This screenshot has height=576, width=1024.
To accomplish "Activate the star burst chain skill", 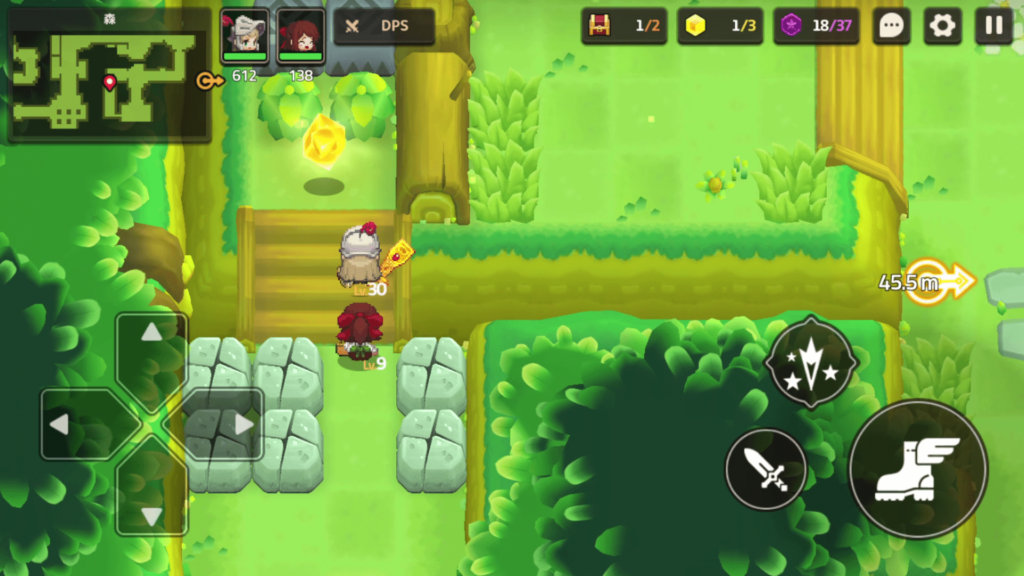I will tap(811, 362).
